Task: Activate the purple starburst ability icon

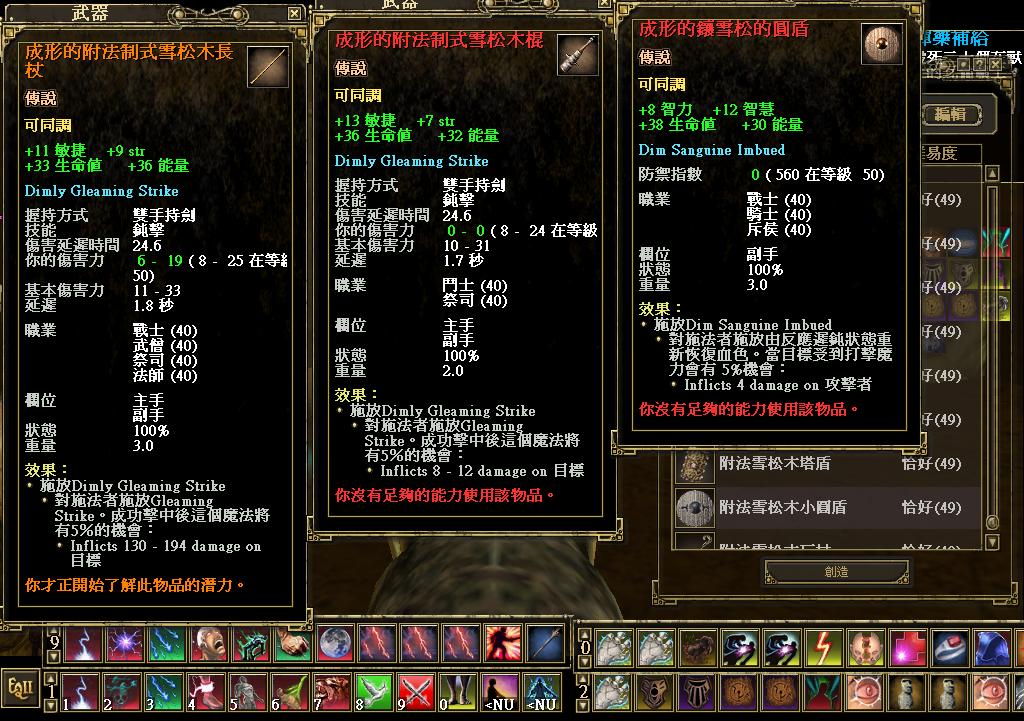Action: point(123,644)
